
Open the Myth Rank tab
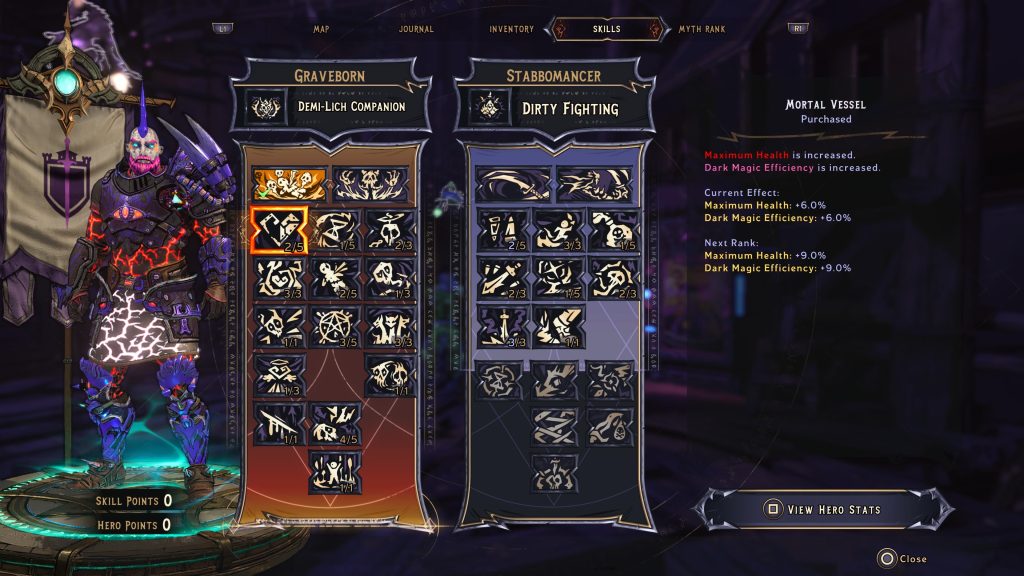pyautogui.click(x=702, y=29)
